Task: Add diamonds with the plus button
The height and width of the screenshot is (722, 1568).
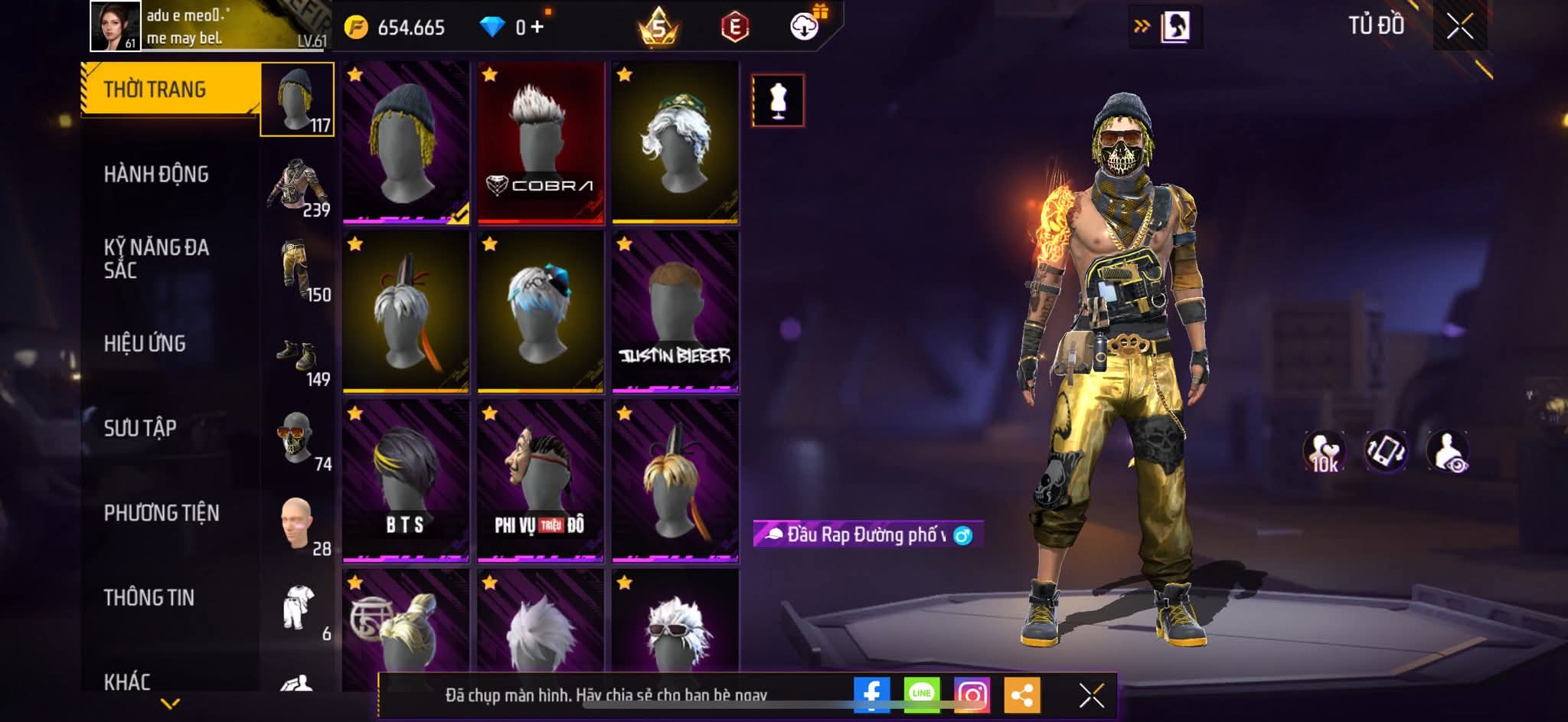Action: click(x=537, y=28)
